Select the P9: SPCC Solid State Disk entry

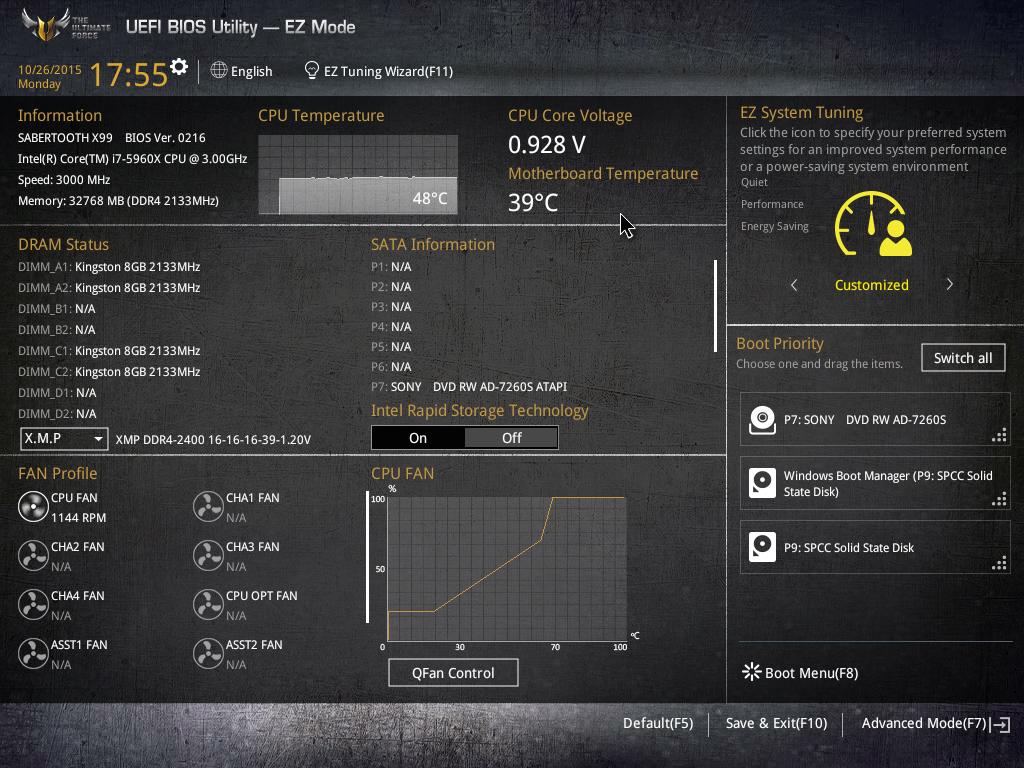pyautogui.click(x=874, y=548)
